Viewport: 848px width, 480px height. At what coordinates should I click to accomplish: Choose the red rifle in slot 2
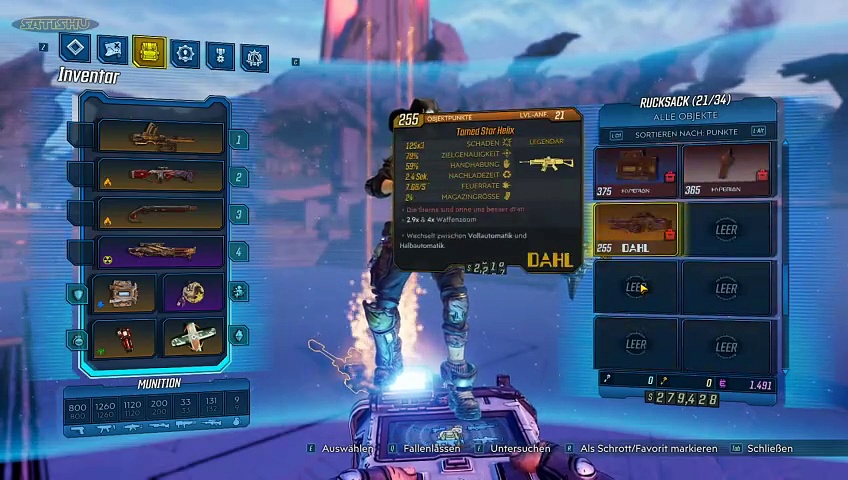(x=160, y=175)
